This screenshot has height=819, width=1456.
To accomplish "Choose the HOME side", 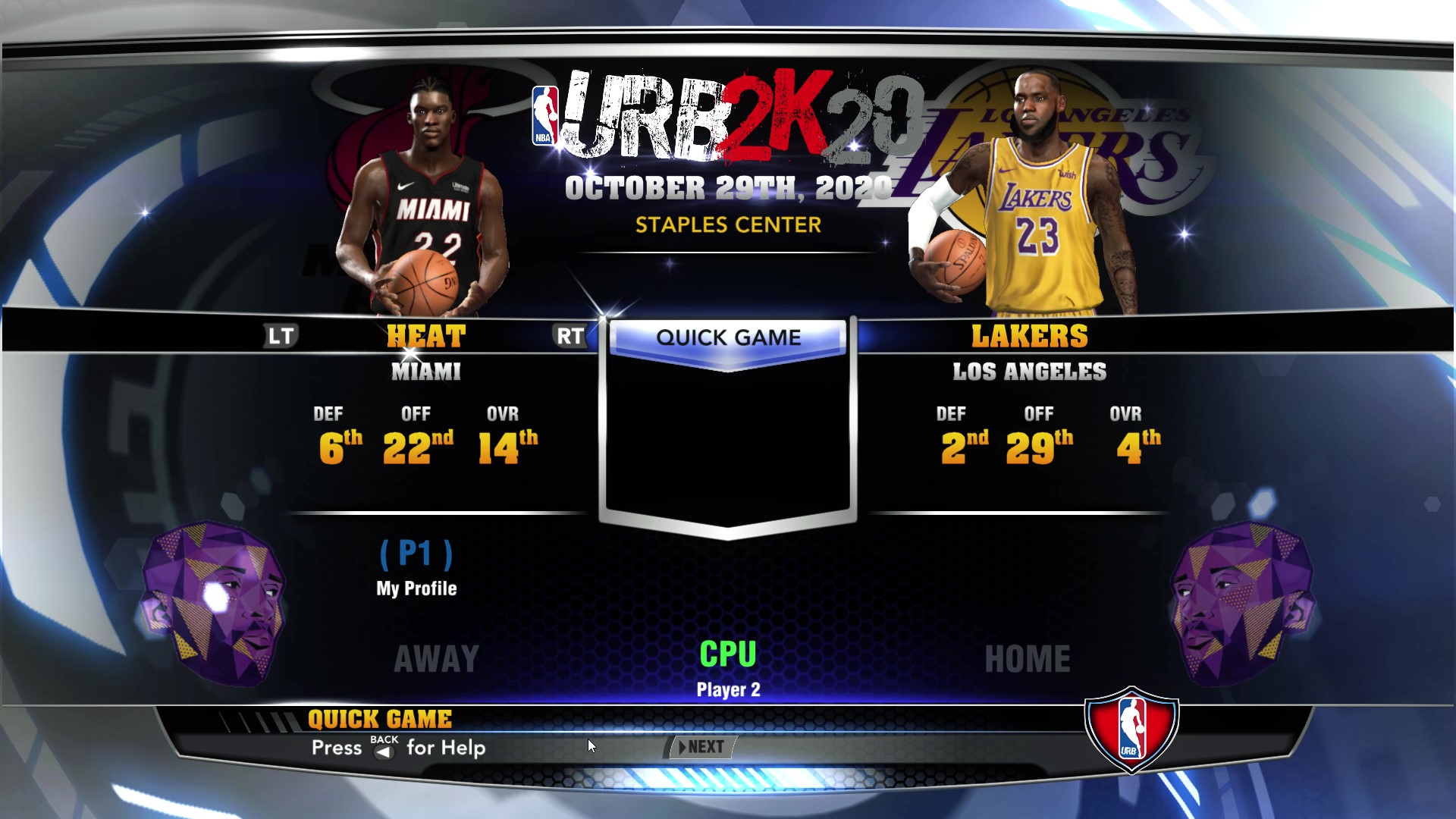I will pos(1028,658).
